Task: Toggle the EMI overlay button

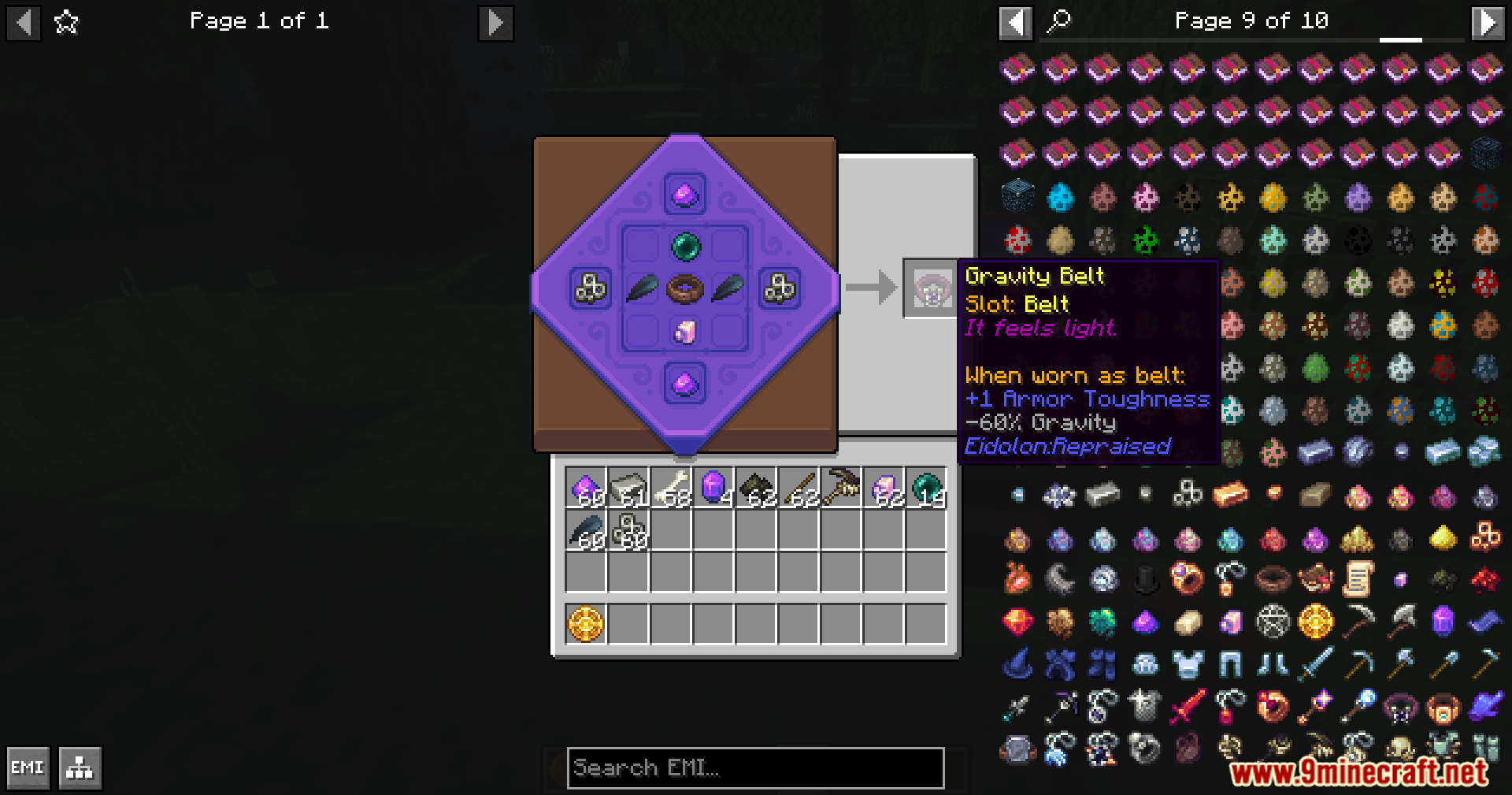Action: point(28,766)
